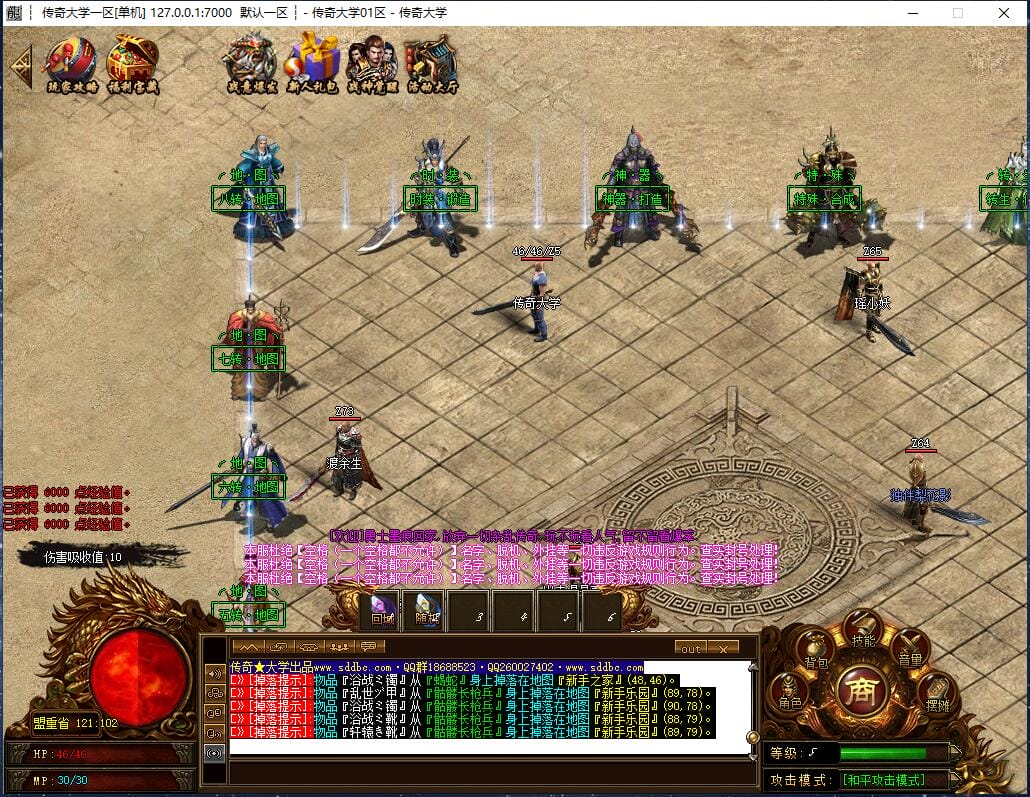Open the 摆摊 stall vendor button
The height and width of the screenshot is (797, 1030).
coord(937,693)
